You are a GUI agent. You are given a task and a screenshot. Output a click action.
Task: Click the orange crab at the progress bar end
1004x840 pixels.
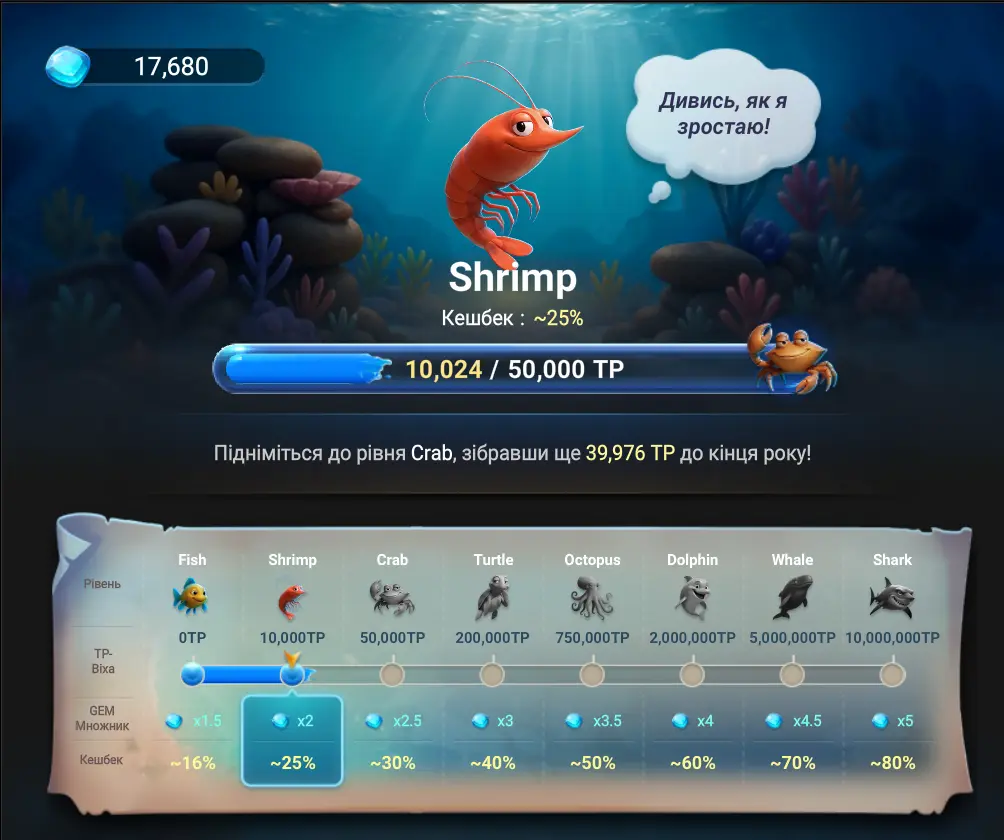coord(792,357)
